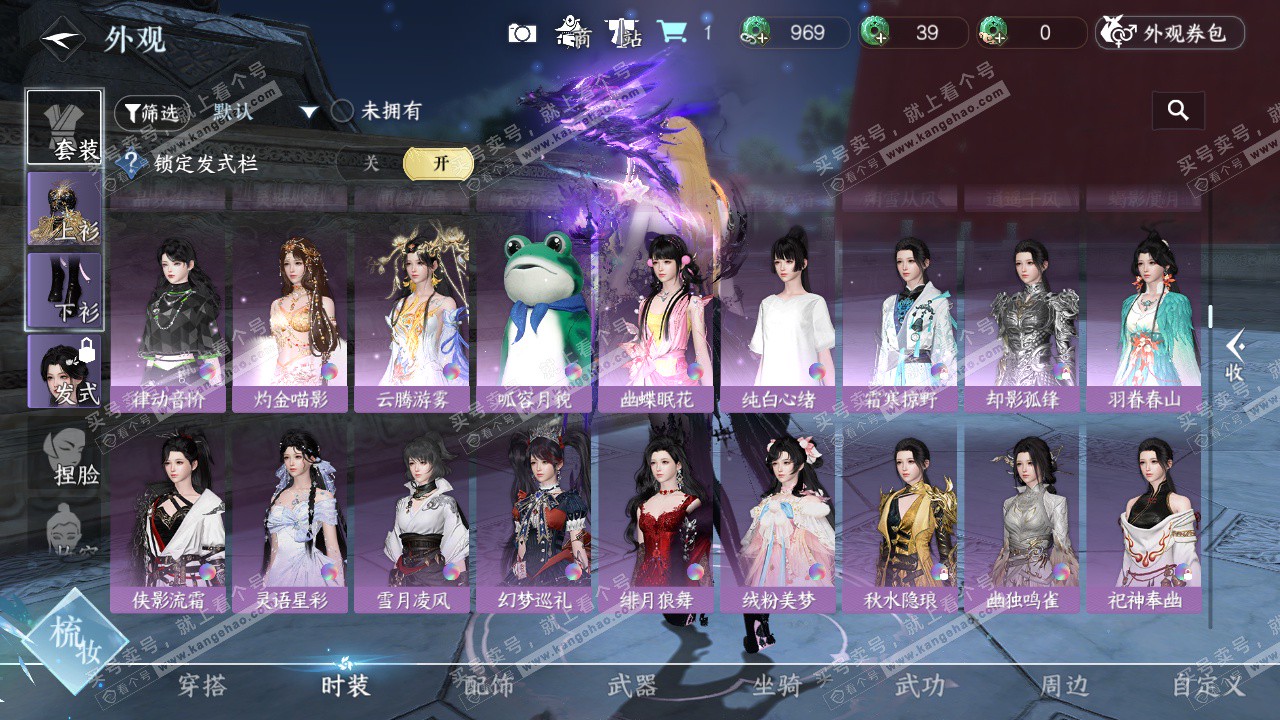Select the 上衫 top category

(x=64, y=208)
